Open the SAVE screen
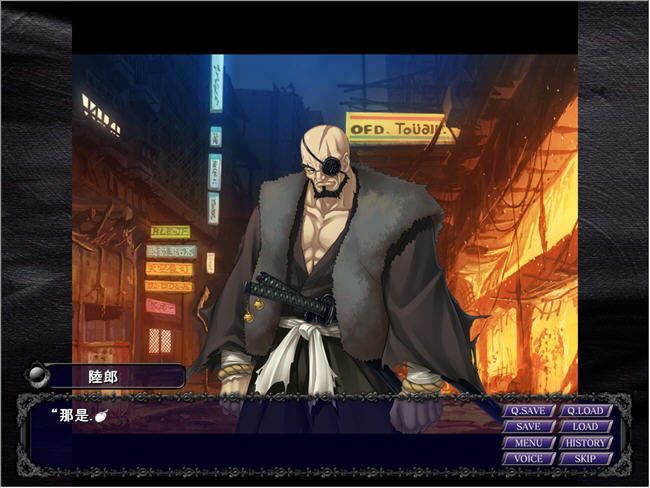 (529, 427)
